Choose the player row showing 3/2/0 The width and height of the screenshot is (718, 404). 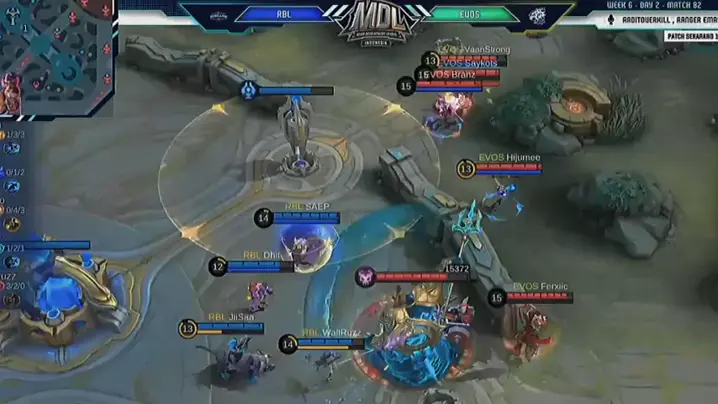(x=13, y=285)
